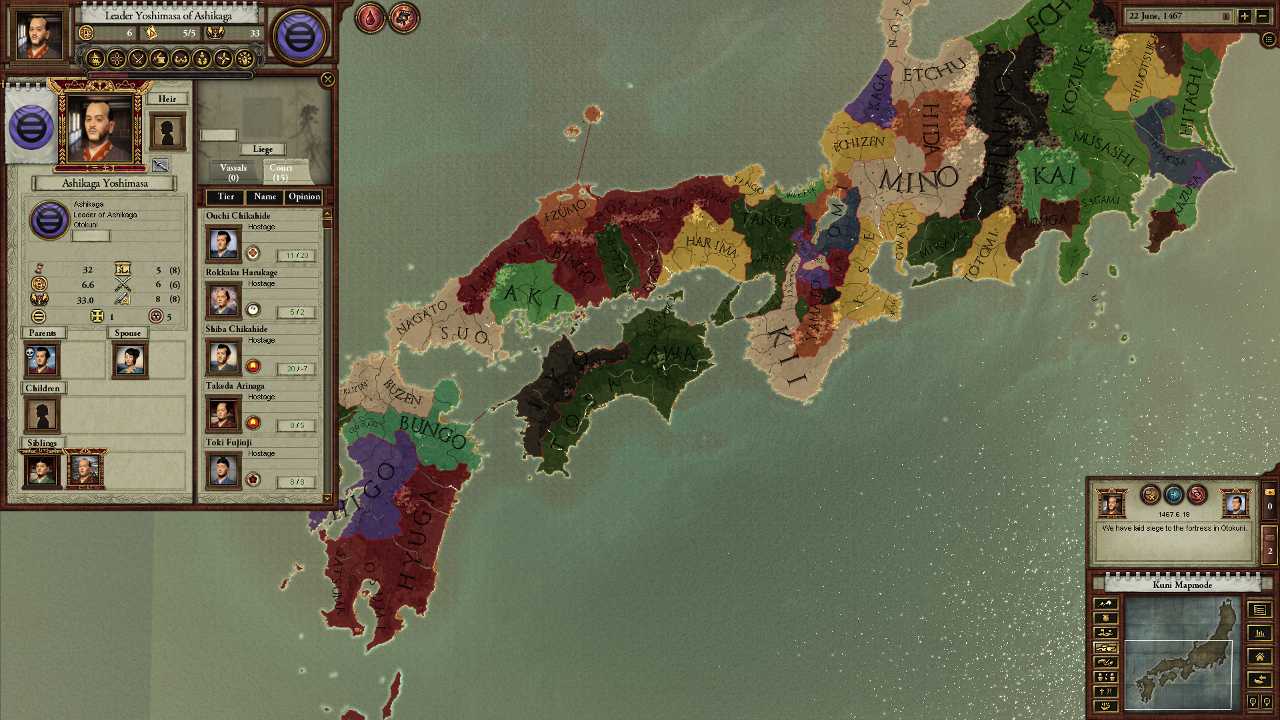Toggle the right lightbulb icon under the minimap
This screenshot has width=1280, height=720.
coord(1265,700)
